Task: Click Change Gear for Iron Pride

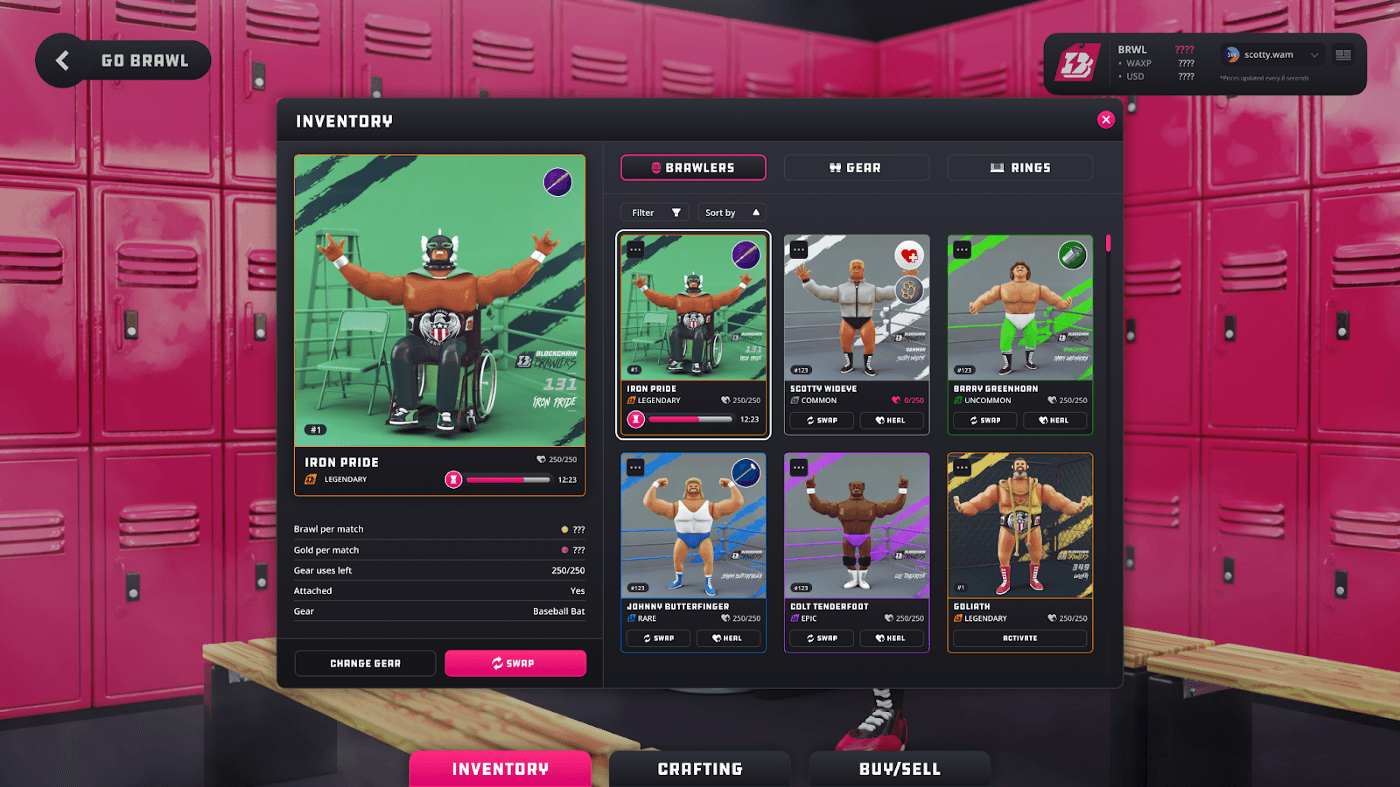Action: (x=365, y=663)
